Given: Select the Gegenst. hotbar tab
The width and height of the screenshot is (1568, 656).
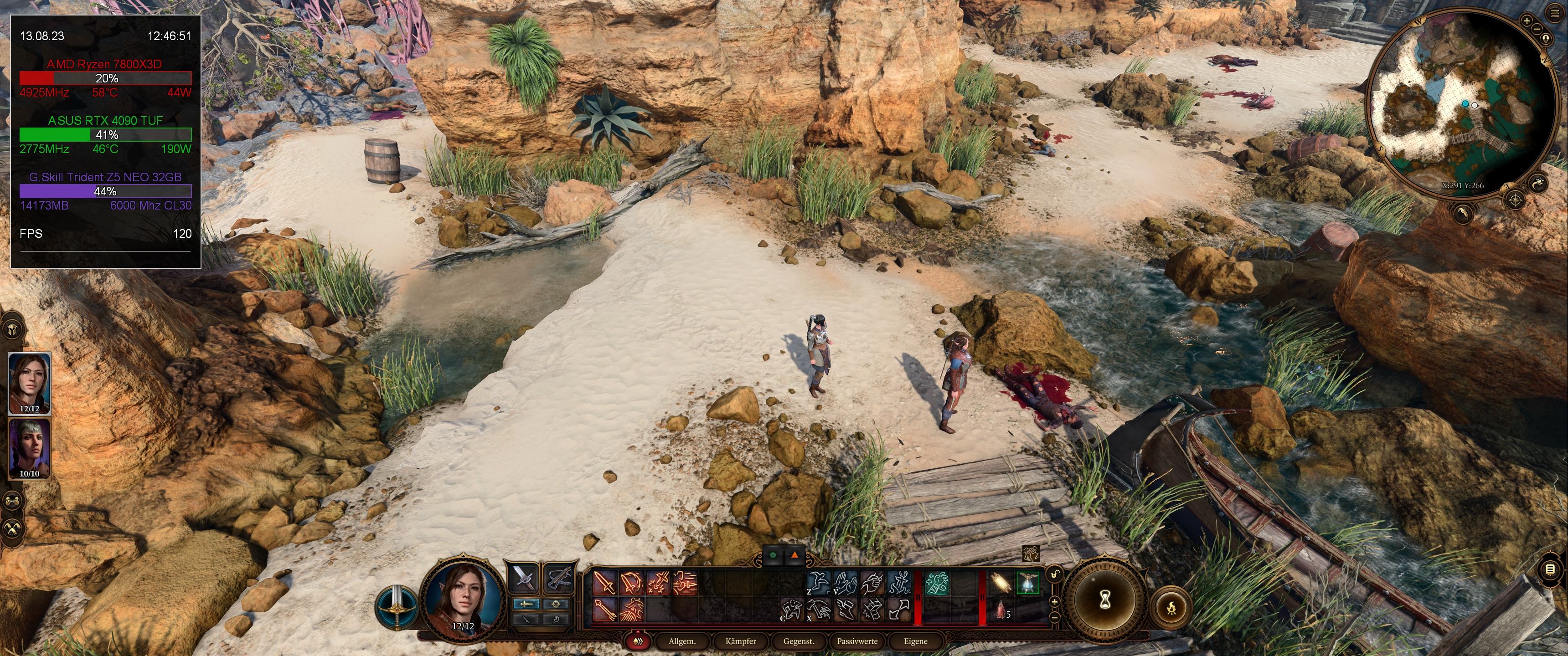Looking at the screenshot, I should click(799, 641).
